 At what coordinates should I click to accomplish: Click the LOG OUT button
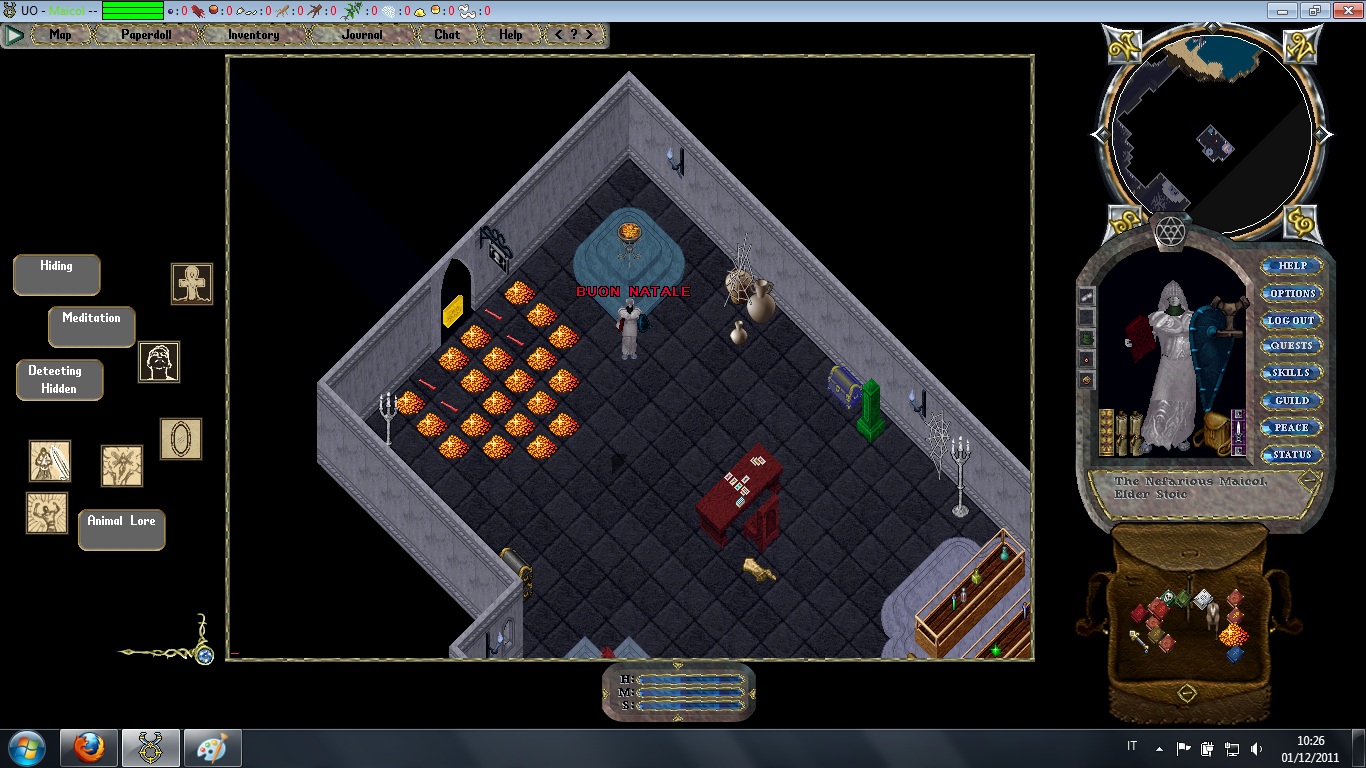[x=1292, y=320]
